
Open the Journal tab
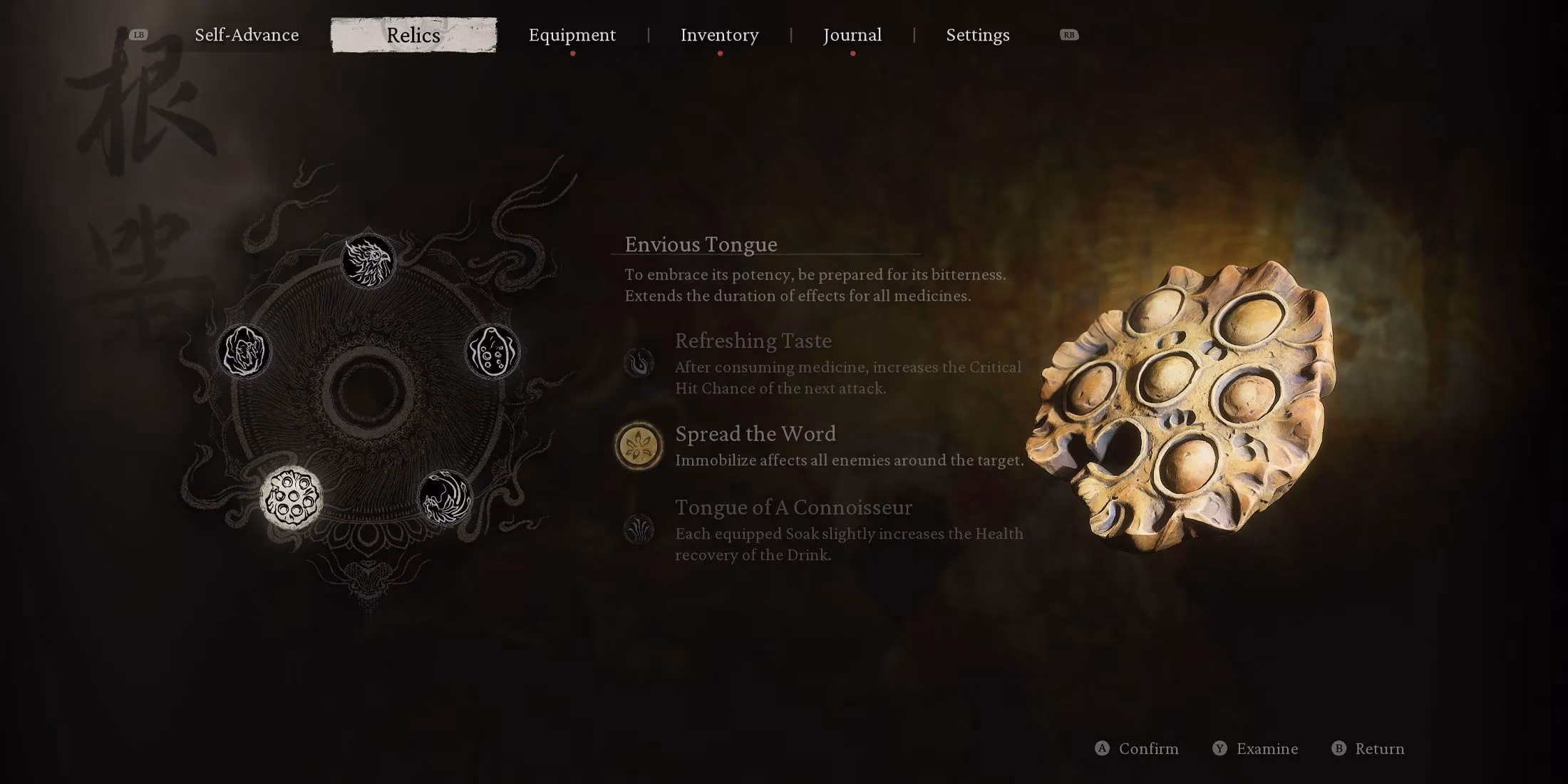pos(852,34)
